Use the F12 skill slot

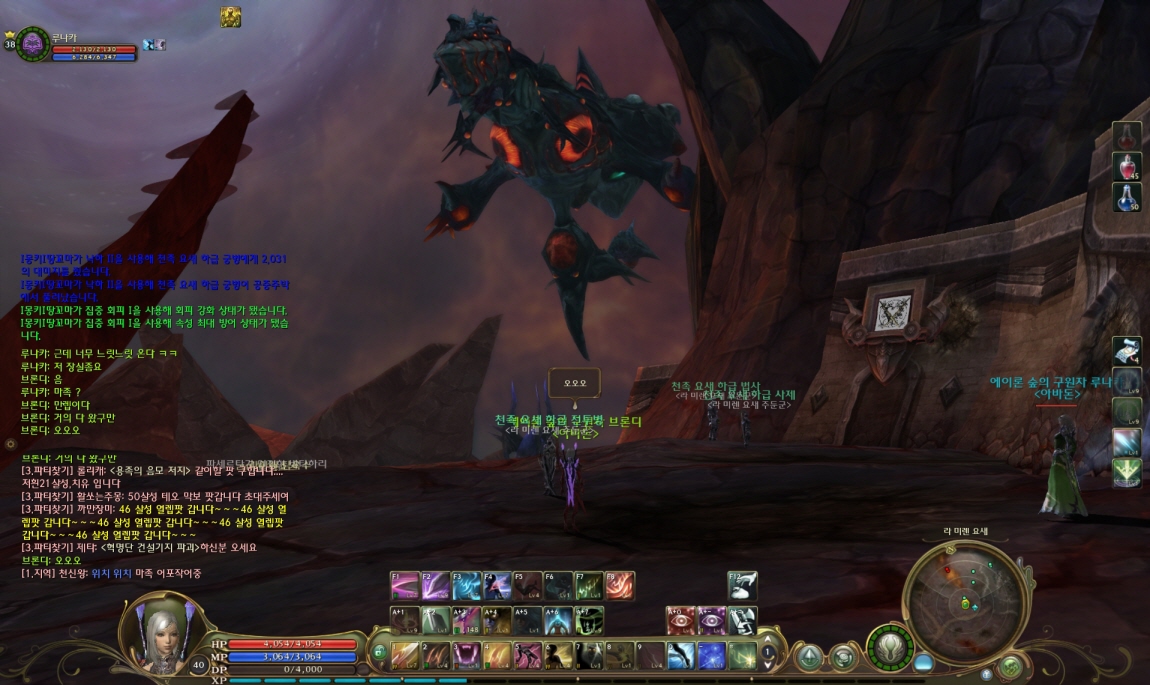pyautogui.click(x=742, y=585)
